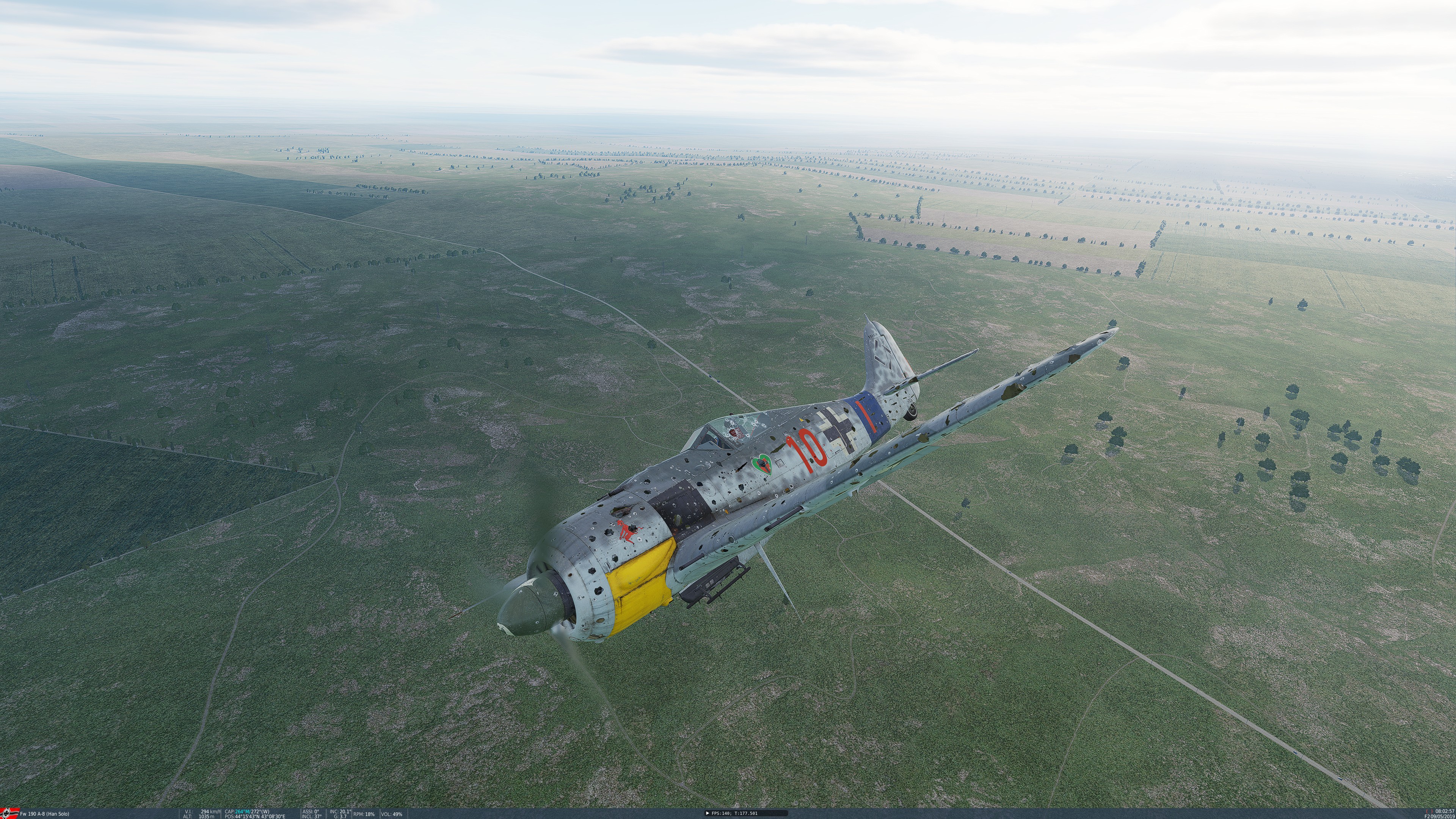This screenshot has width=1456, height=819.
Task: Expand the FPS counter panel arrow
Action: point(708,813)
